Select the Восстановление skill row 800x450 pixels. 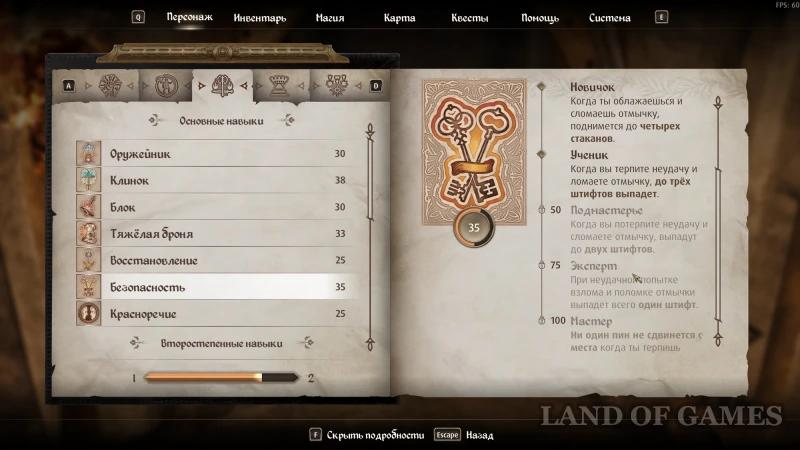tap(210, 261)
